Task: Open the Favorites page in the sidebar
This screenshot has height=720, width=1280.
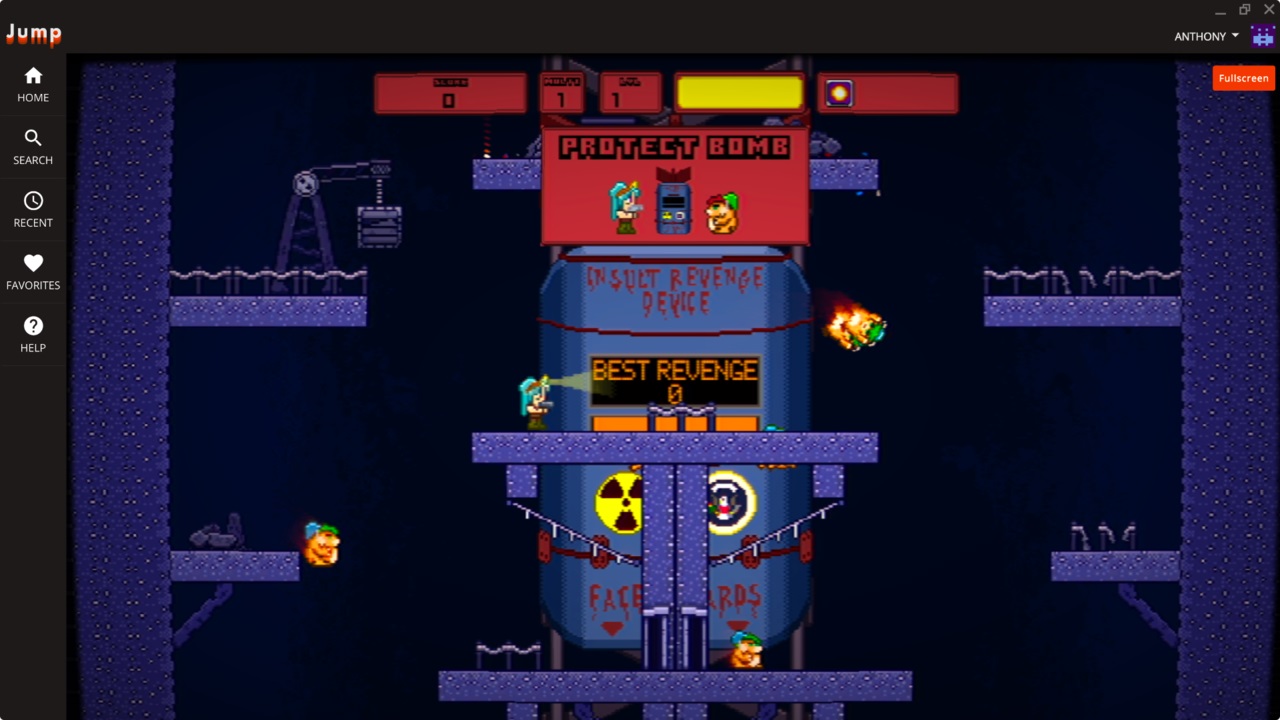Action: pyautogui.click(x=33, y=272)
